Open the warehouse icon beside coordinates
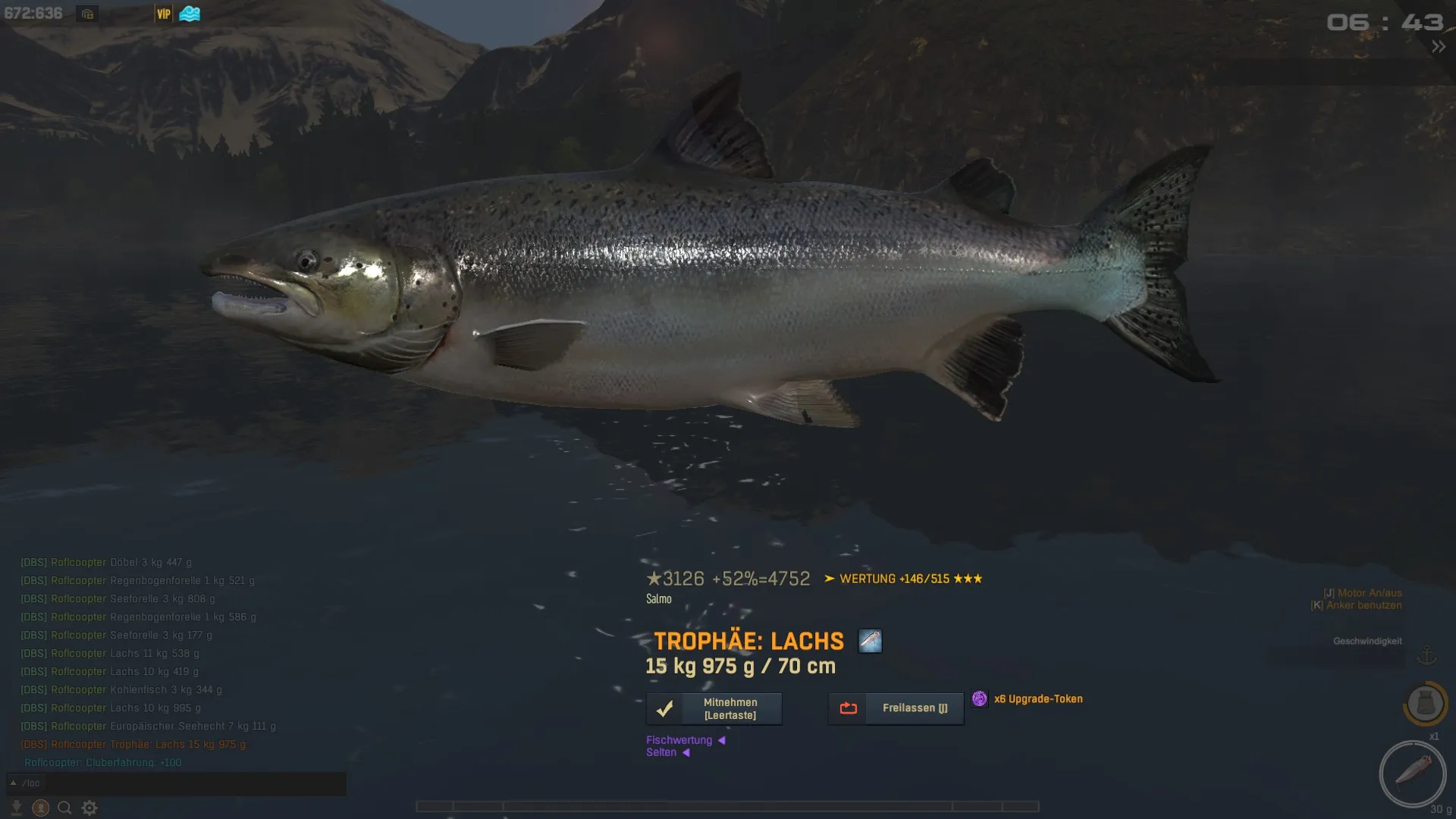 [87, 14]
